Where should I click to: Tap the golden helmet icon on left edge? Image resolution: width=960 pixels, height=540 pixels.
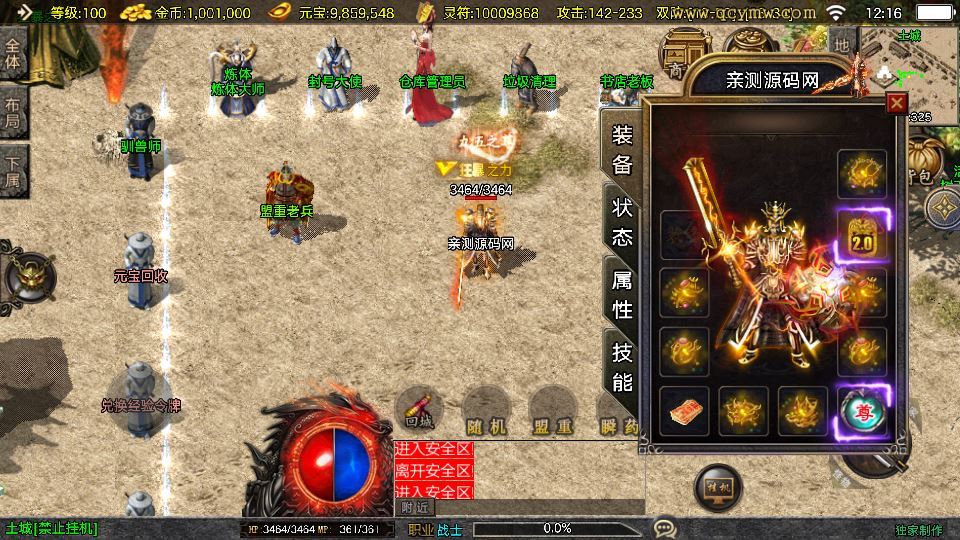click(26, 275)
